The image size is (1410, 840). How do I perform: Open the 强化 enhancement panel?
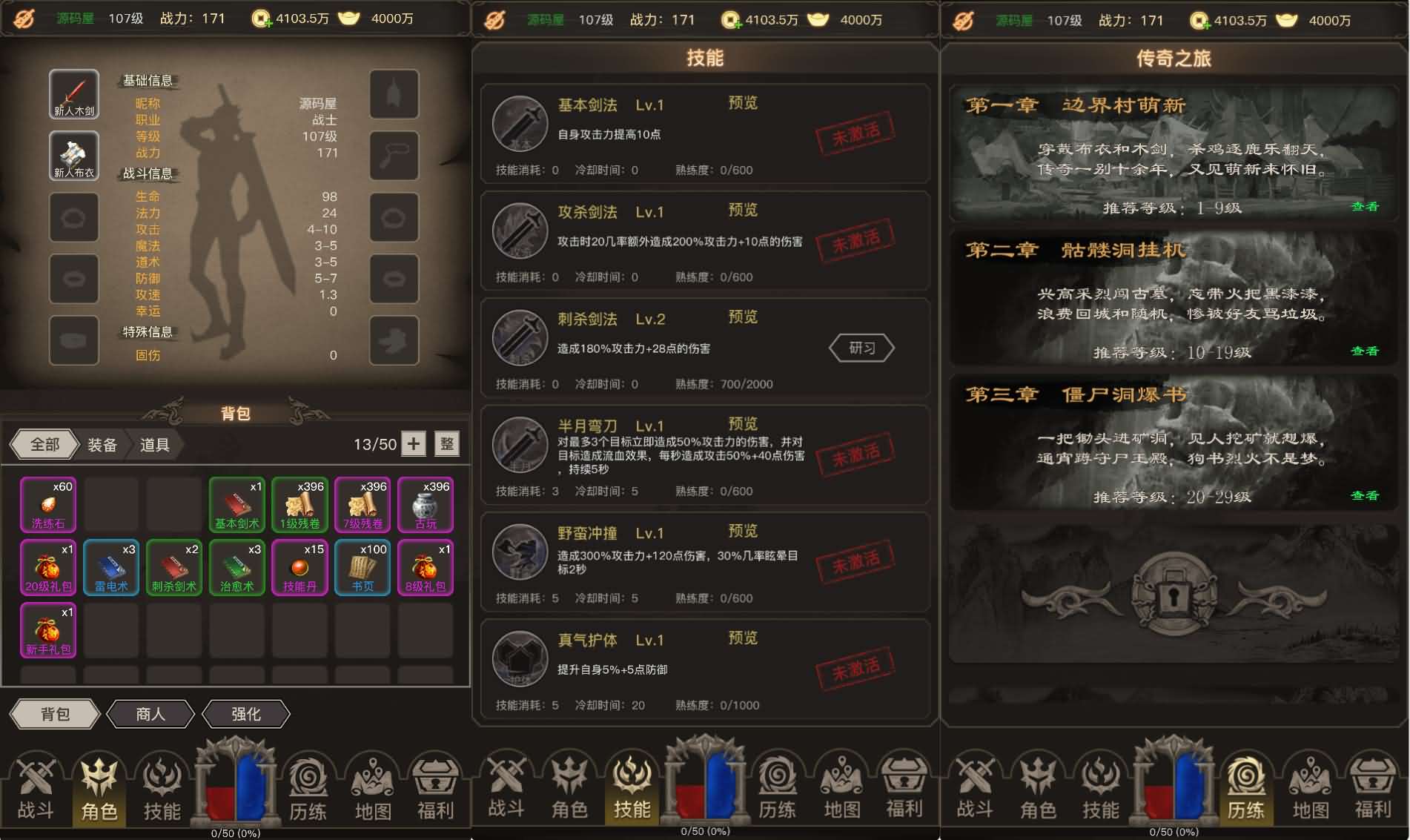(x=245, y=714)
